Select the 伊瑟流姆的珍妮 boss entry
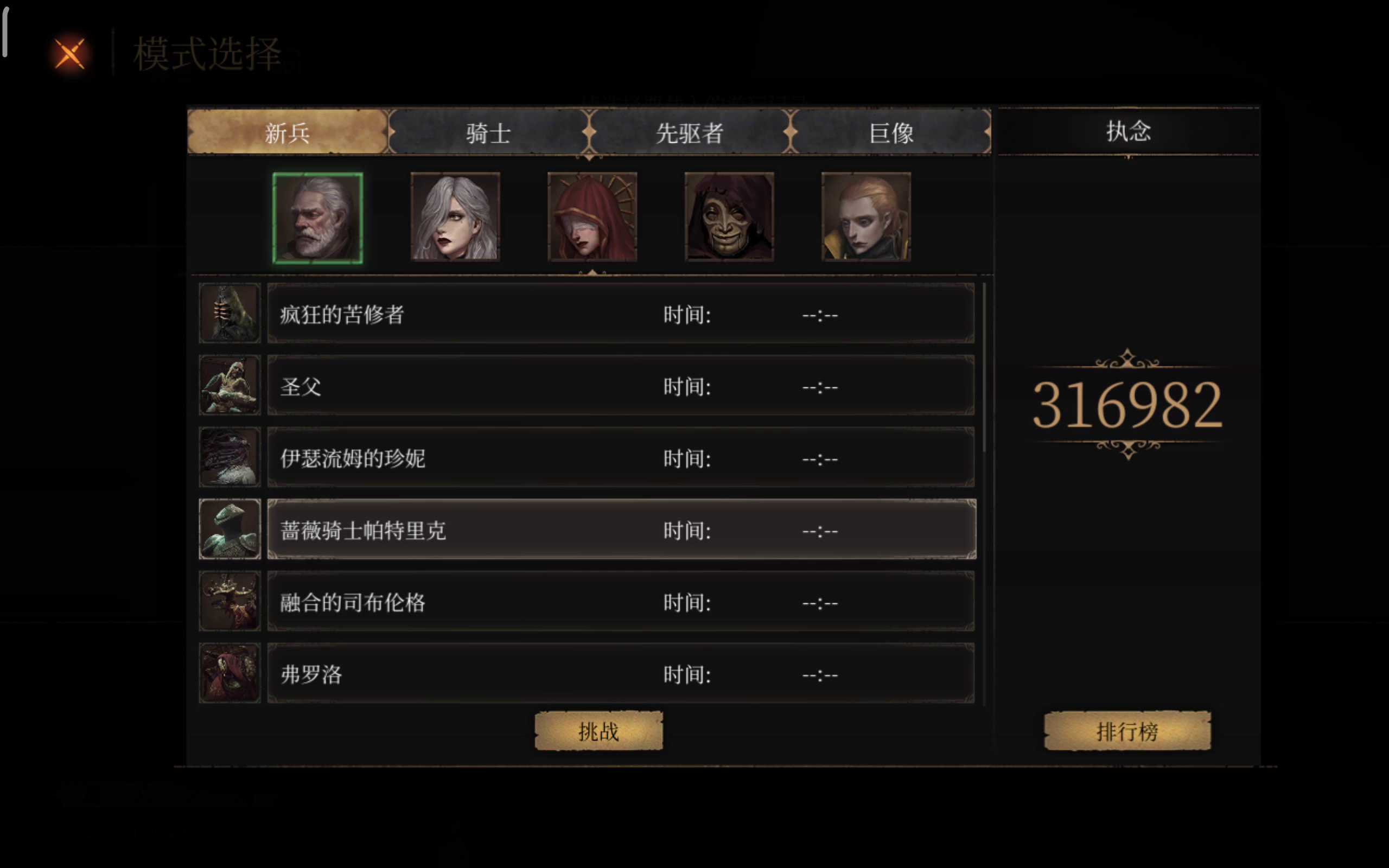Screen dimensions: 1389x868 coord(620,457)
